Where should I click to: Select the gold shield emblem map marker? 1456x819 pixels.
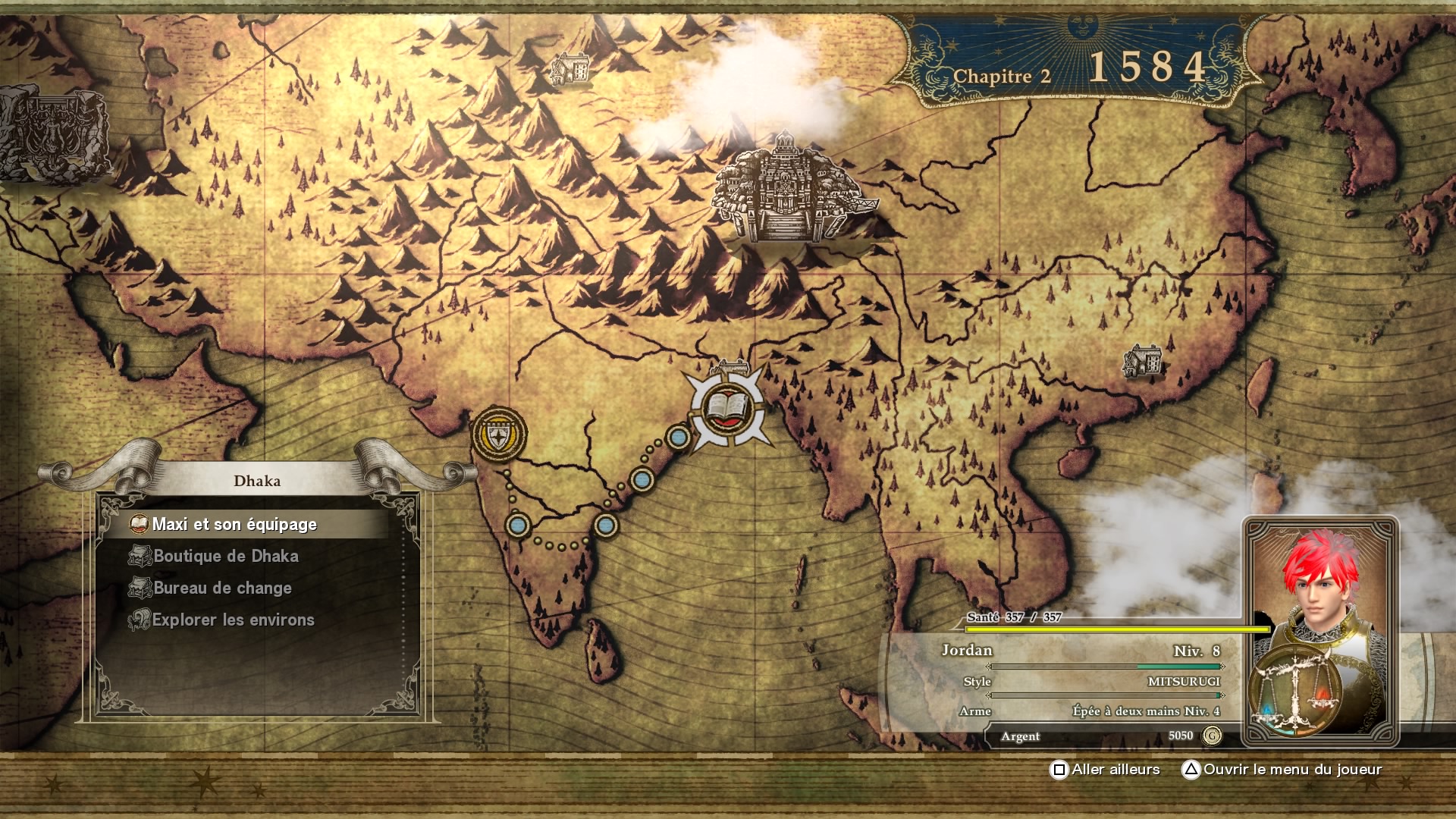pyautogui.click(x=499, y=435)
